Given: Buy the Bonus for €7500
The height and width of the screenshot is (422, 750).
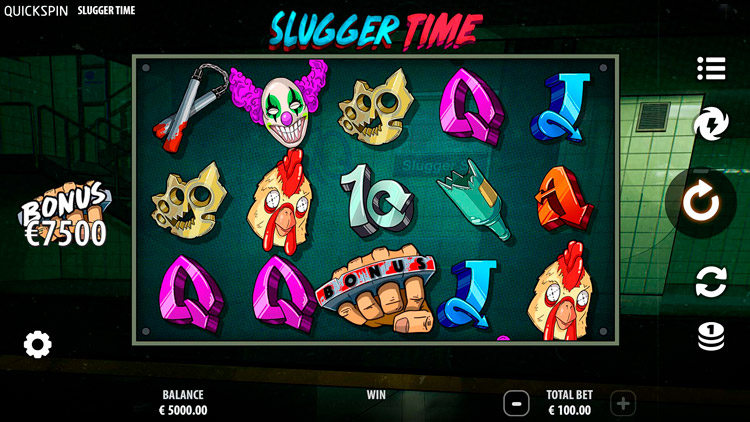Looking at the screenshot, I should (65, 220).
